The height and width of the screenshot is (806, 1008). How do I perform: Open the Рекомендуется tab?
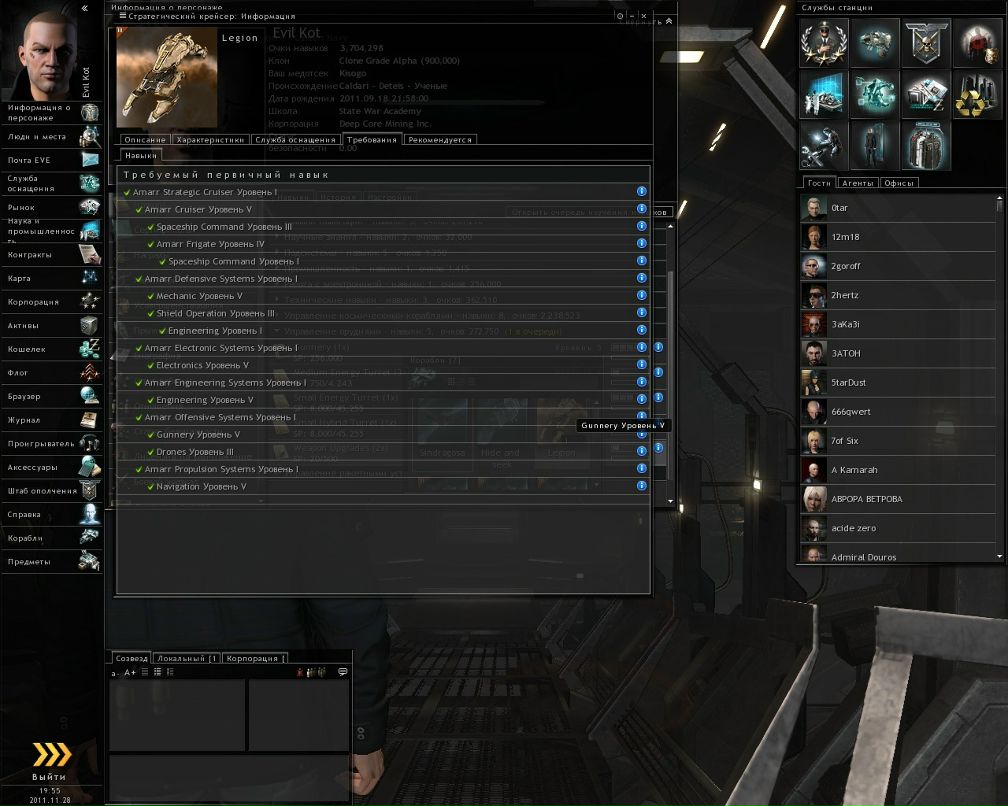(440, 140)
